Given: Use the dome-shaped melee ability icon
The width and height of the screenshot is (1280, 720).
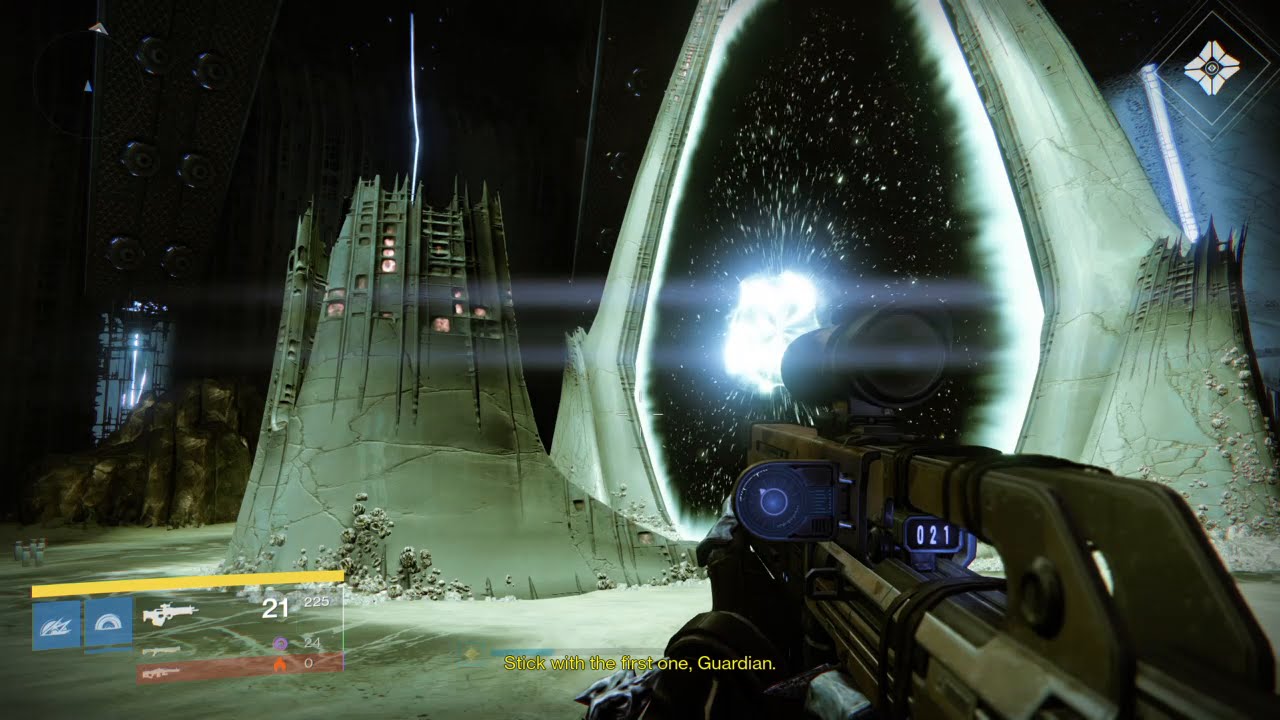Looking at the screenshot, I should pyautogui.click(x=108, y=625).
